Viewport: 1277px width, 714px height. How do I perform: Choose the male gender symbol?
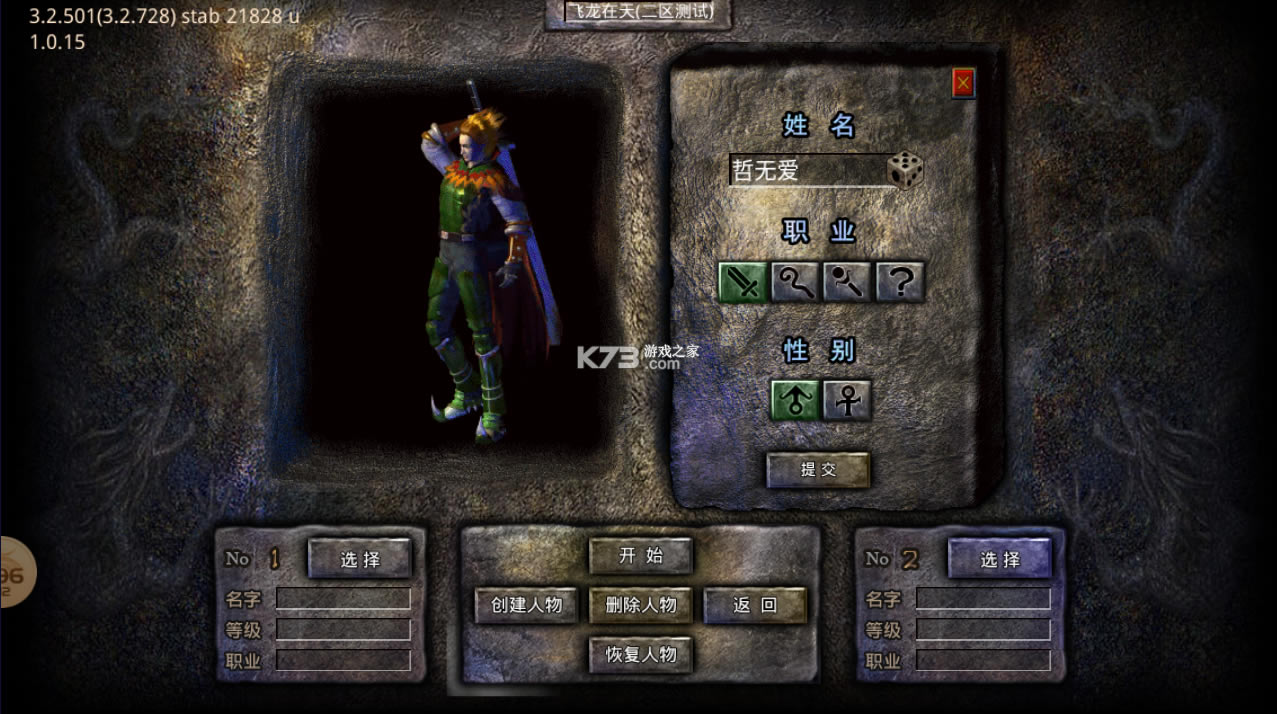(x=795, y=400)
